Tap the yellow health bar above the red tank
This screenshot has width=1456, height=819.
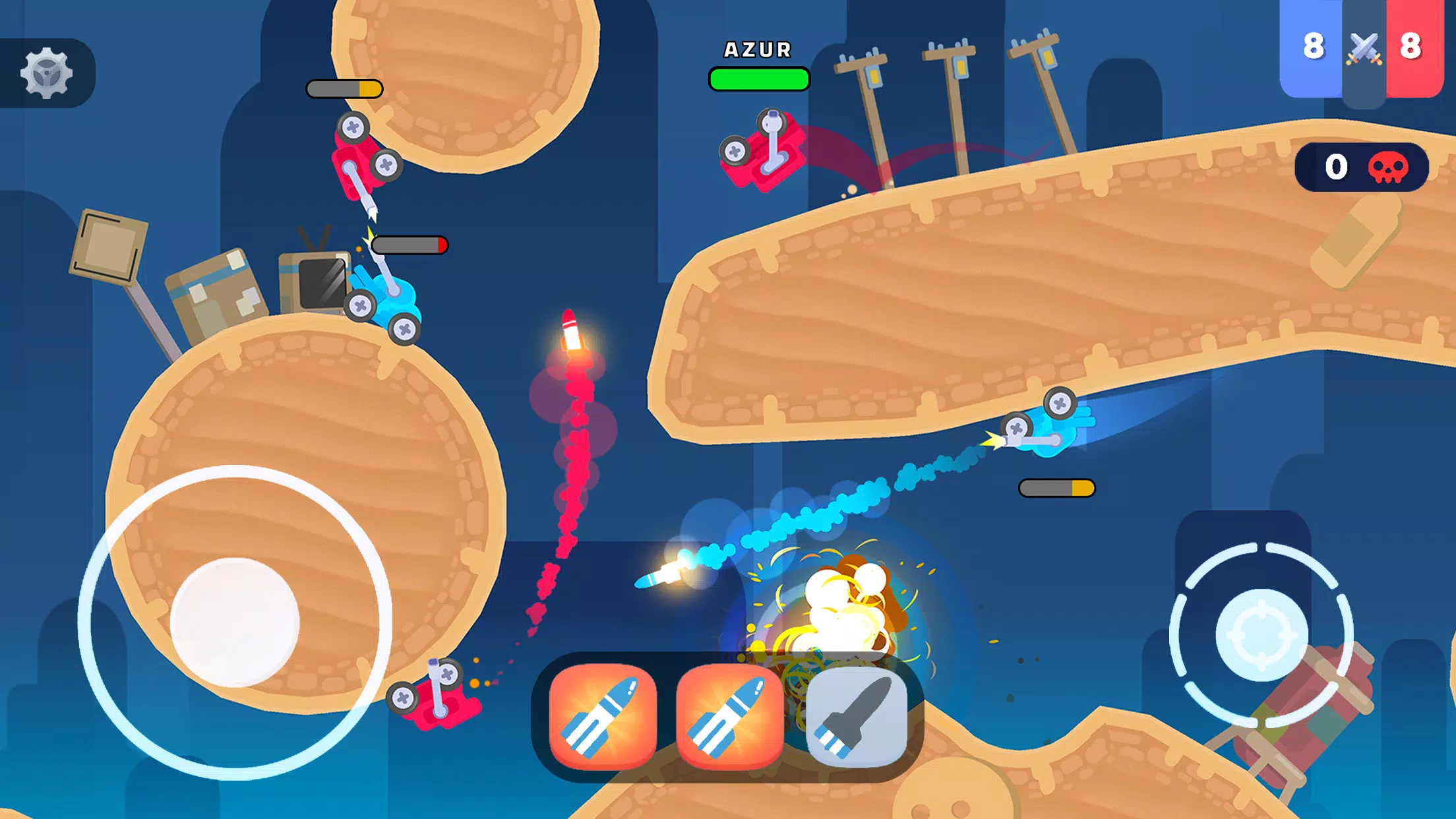tap(343, 86)
